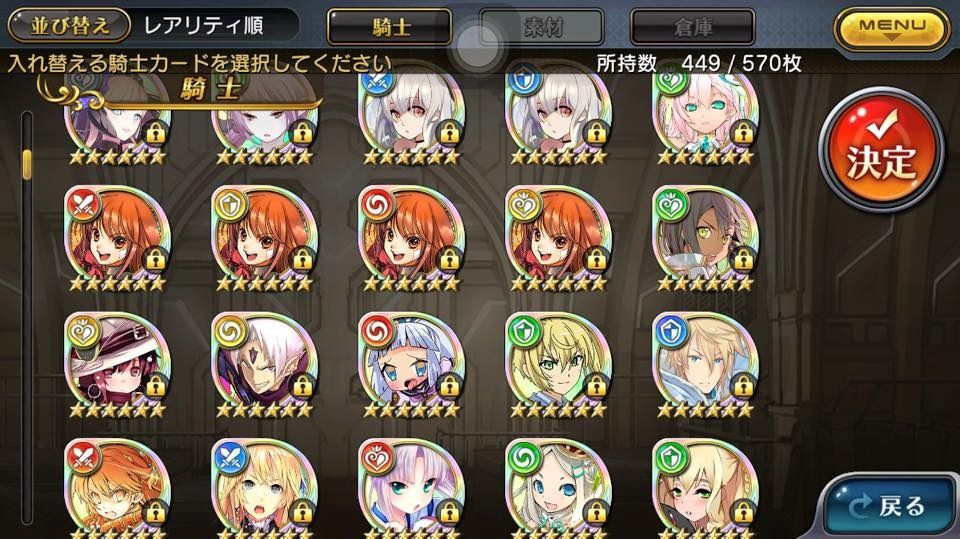Choose the witch-hat girl knight card
The height and width of the screenshot is (539, 960).
(115, 361)
